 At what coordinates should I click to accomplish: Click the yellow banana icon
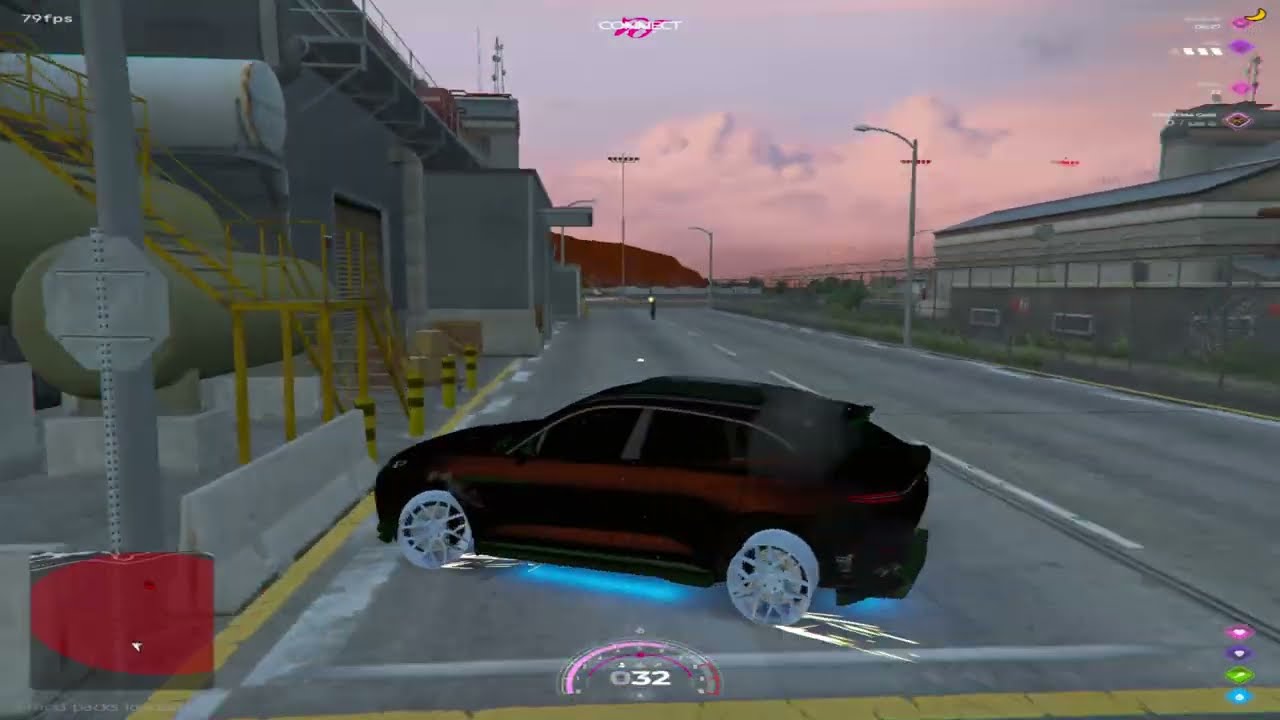click(x=1255, y=16)
